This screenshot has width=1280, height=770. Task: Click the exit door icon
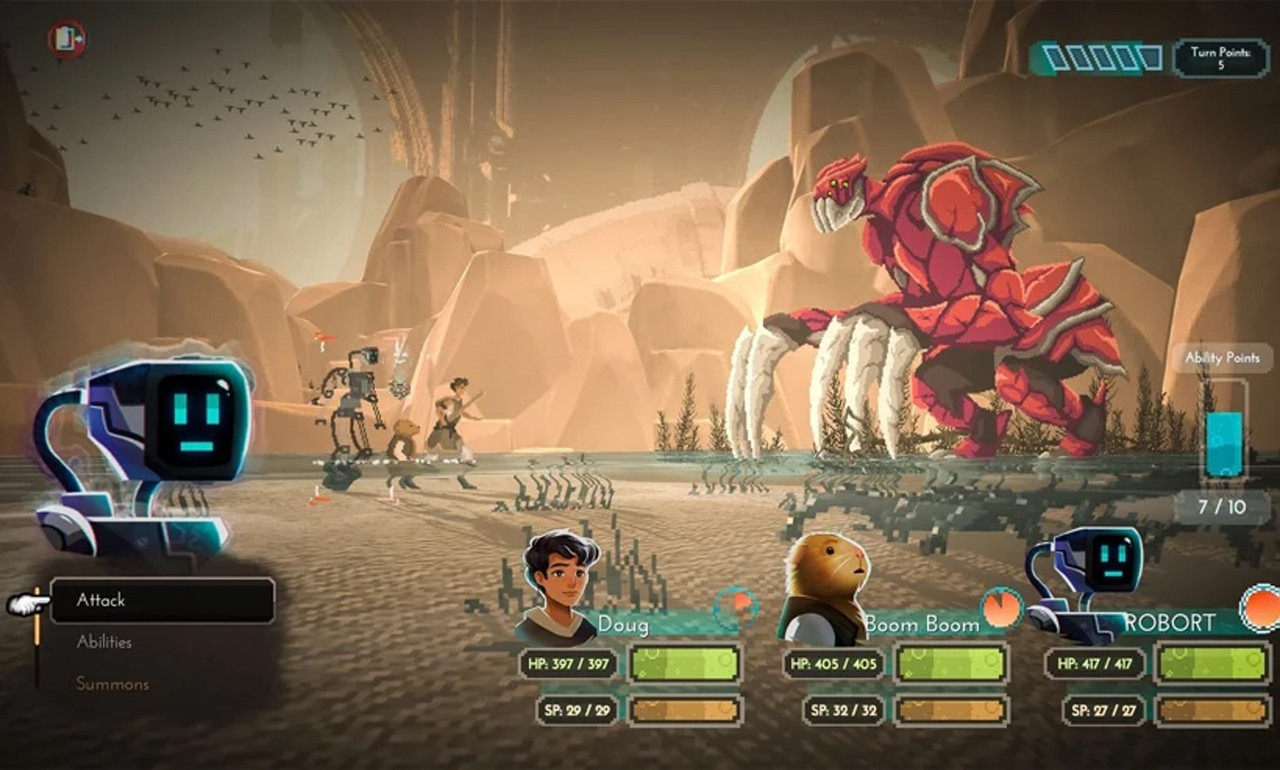point(66,39)
